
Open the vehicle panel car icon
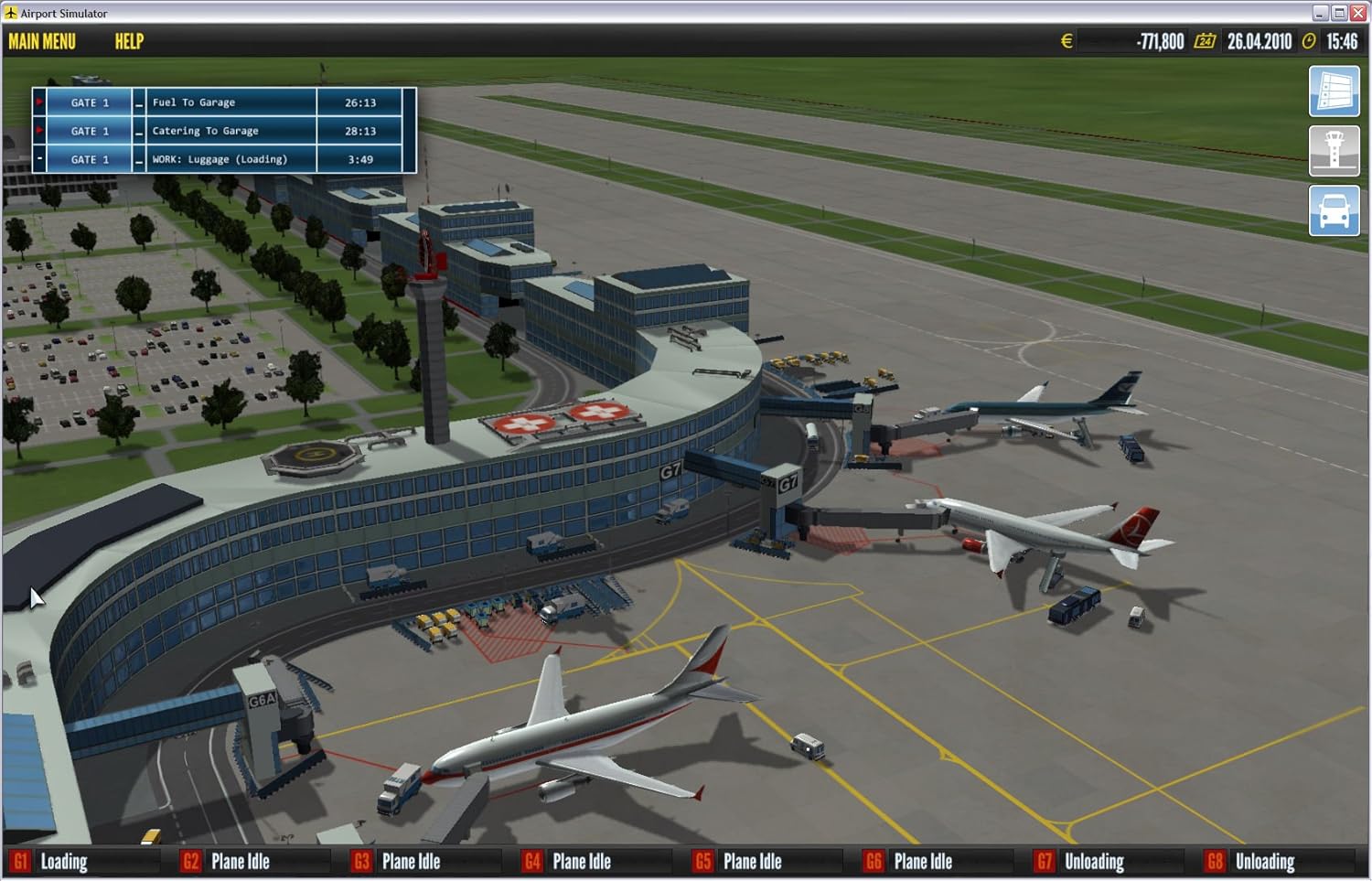coord(1334,211)
